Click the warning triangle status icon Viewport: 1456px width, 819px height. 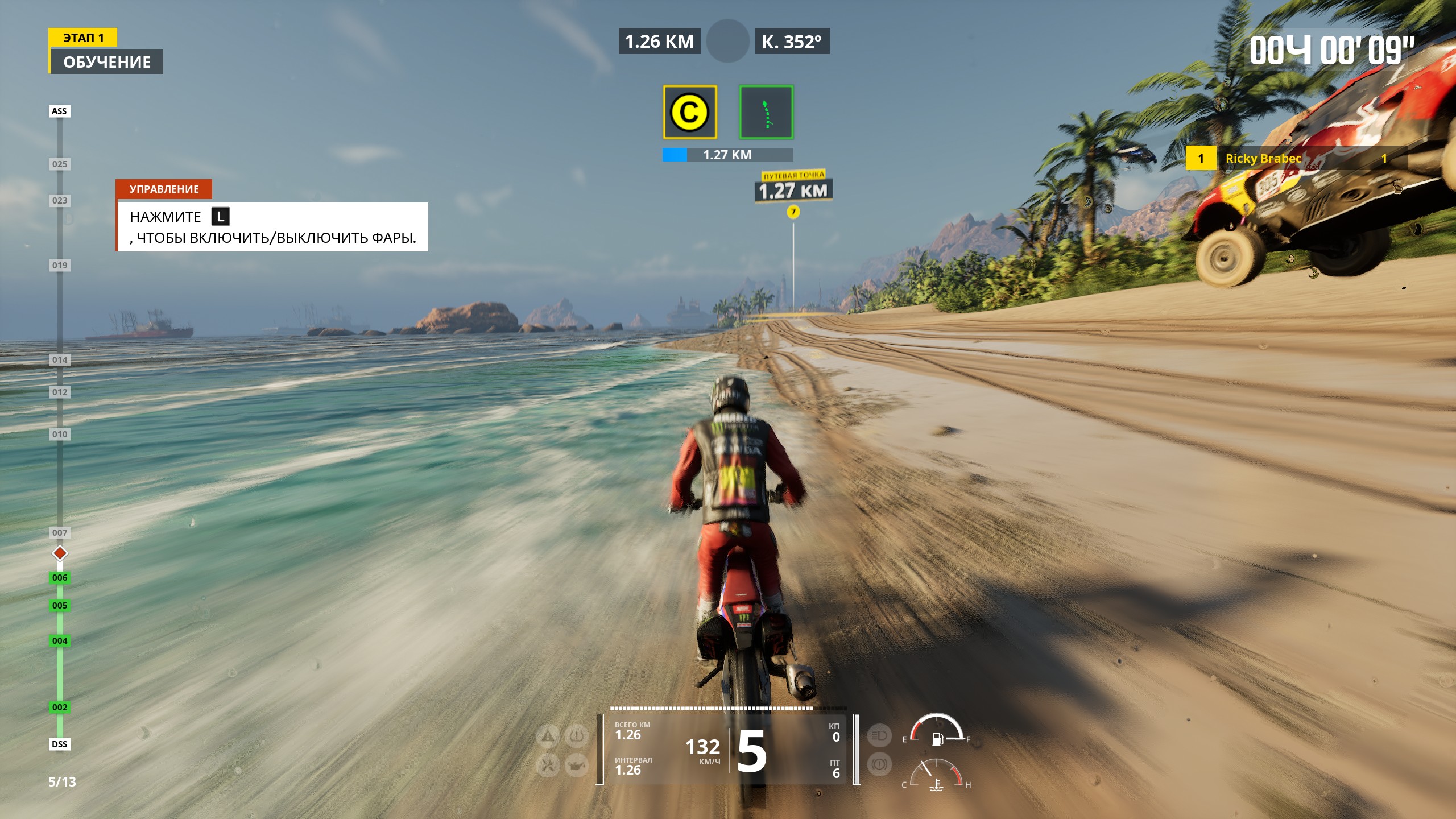tap(548, 737)
